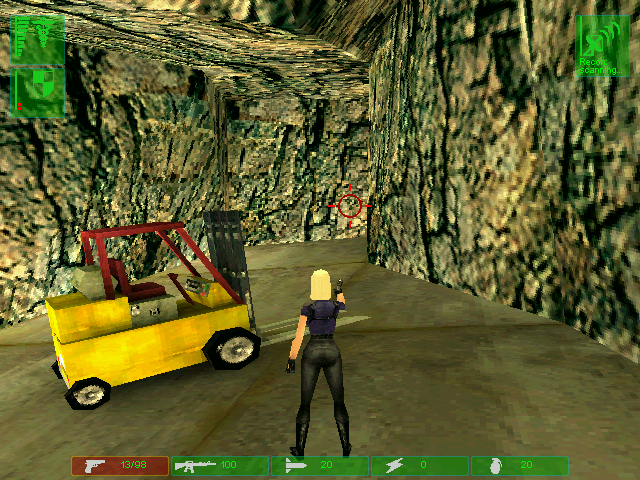Equip the grenade slot
The width and height of the screenshot is (640, 480).
point(519,466)
